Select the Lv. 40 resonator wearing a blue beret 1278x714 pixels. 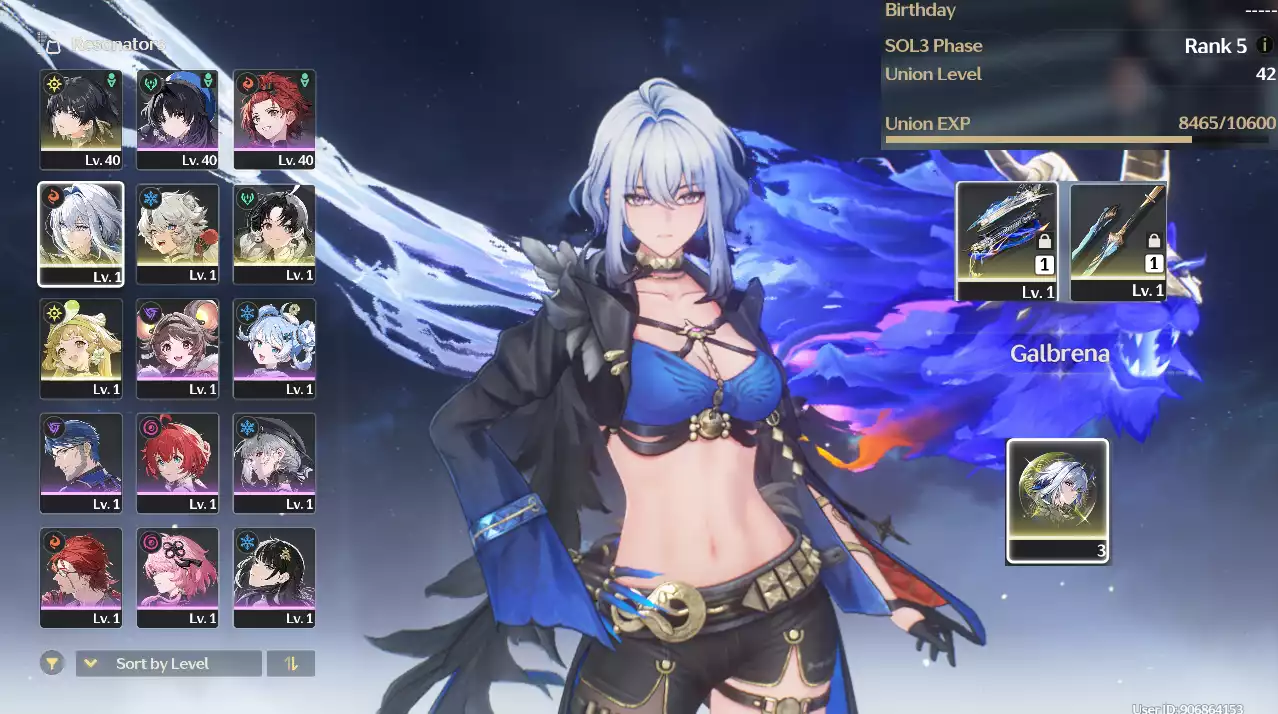click(x=177, y=118)
